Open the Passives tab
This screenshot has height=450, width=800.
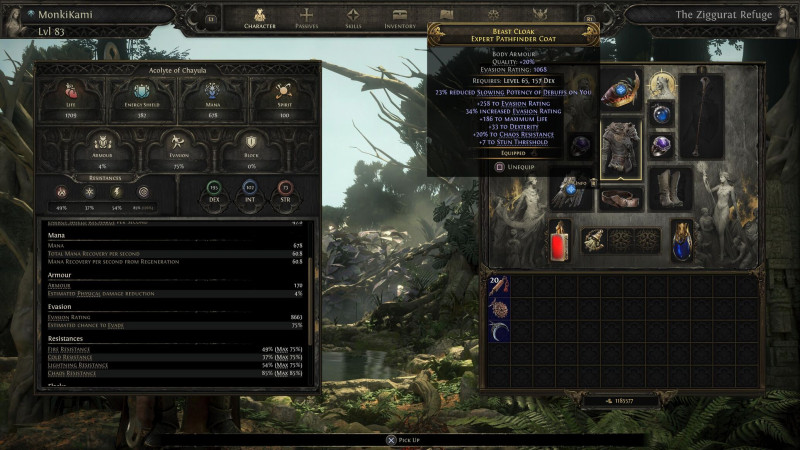click(309, 18)
